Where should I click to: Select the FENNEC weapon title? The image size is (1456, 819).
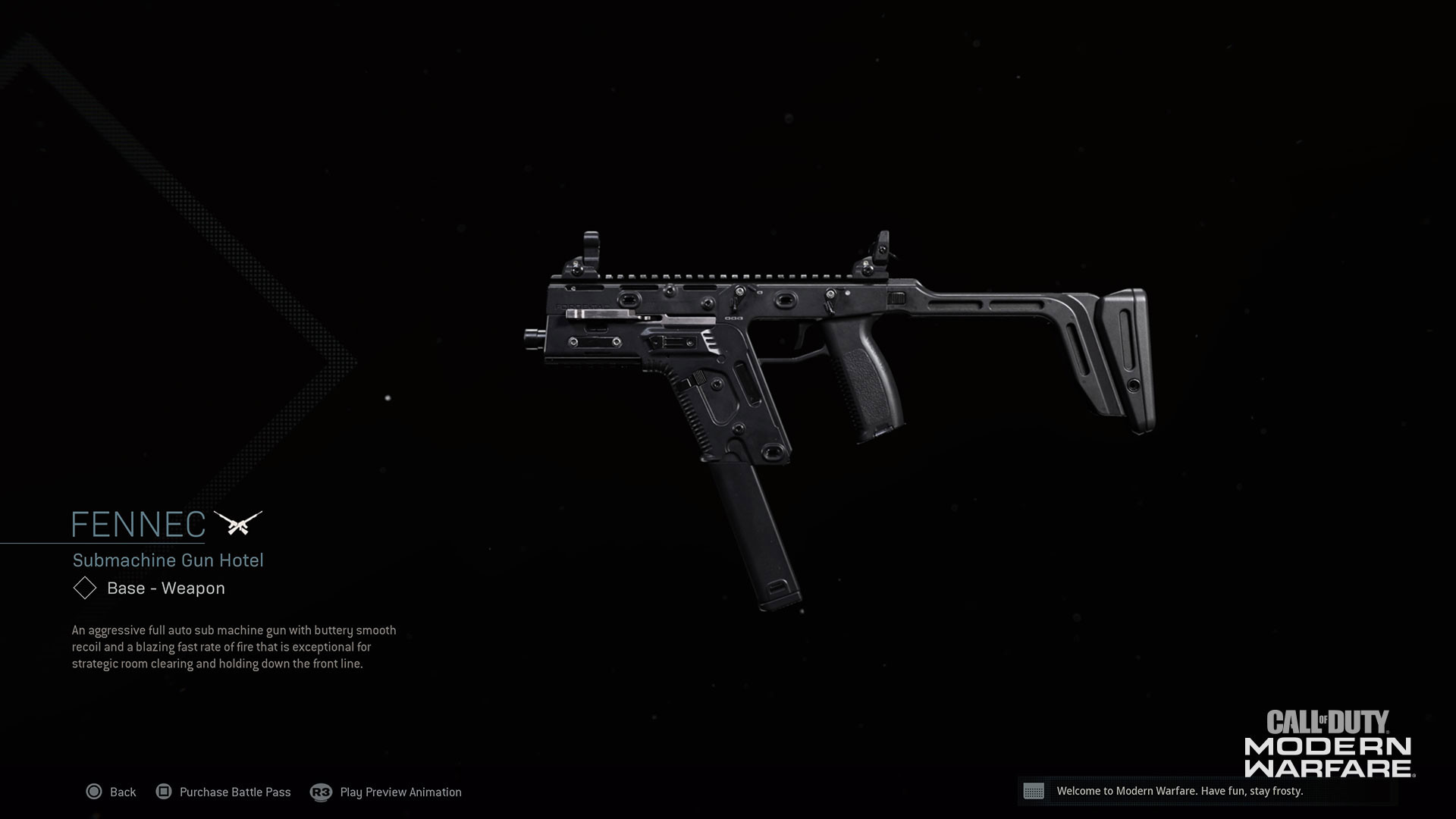(139, 522)
